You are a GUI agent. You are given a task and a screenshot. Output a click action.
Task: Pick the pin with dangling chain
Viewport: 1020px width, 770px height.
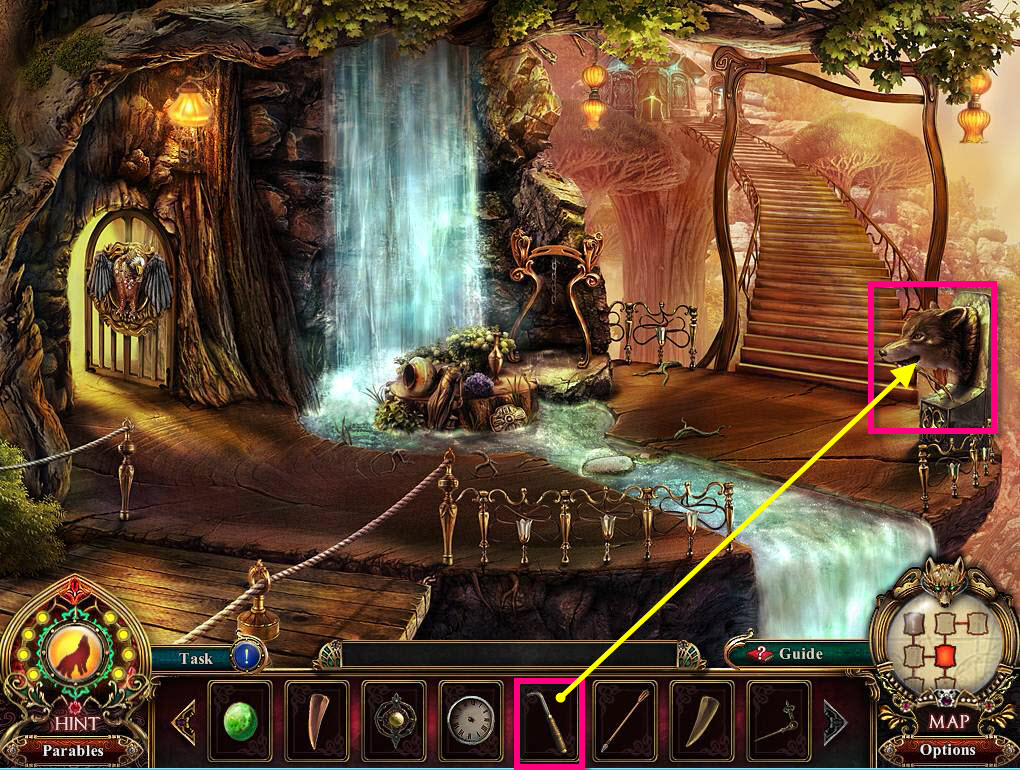(x=779, y=718)
